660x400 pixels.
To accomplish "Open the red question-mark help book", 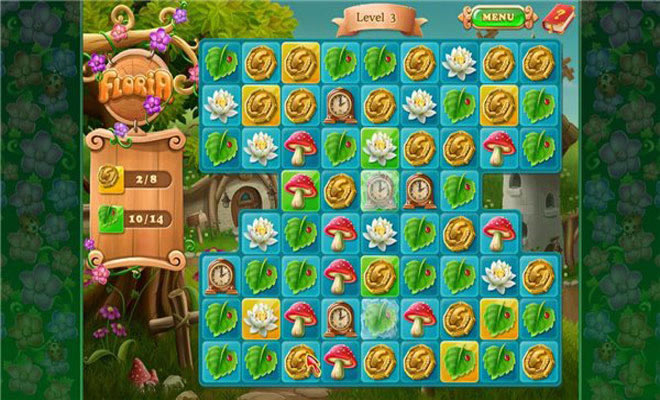I will [554, 17].
